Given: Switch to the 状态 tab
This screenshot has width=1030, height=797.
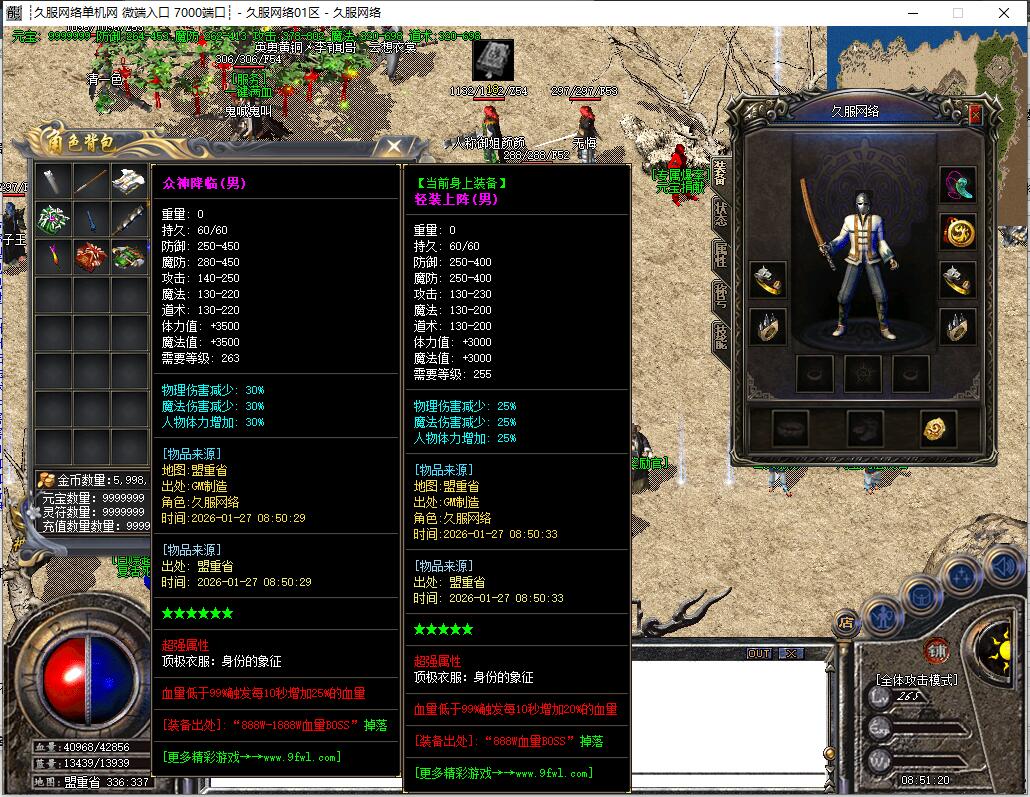Looking at the screenshot, I should 720,212.
